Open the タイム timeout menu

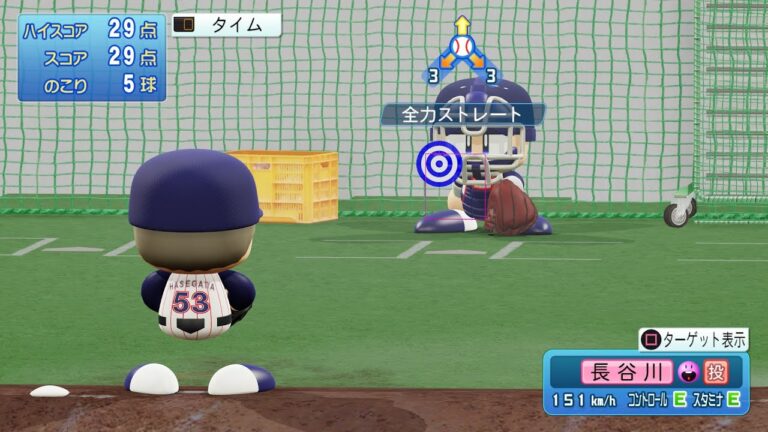coord(226,26)
